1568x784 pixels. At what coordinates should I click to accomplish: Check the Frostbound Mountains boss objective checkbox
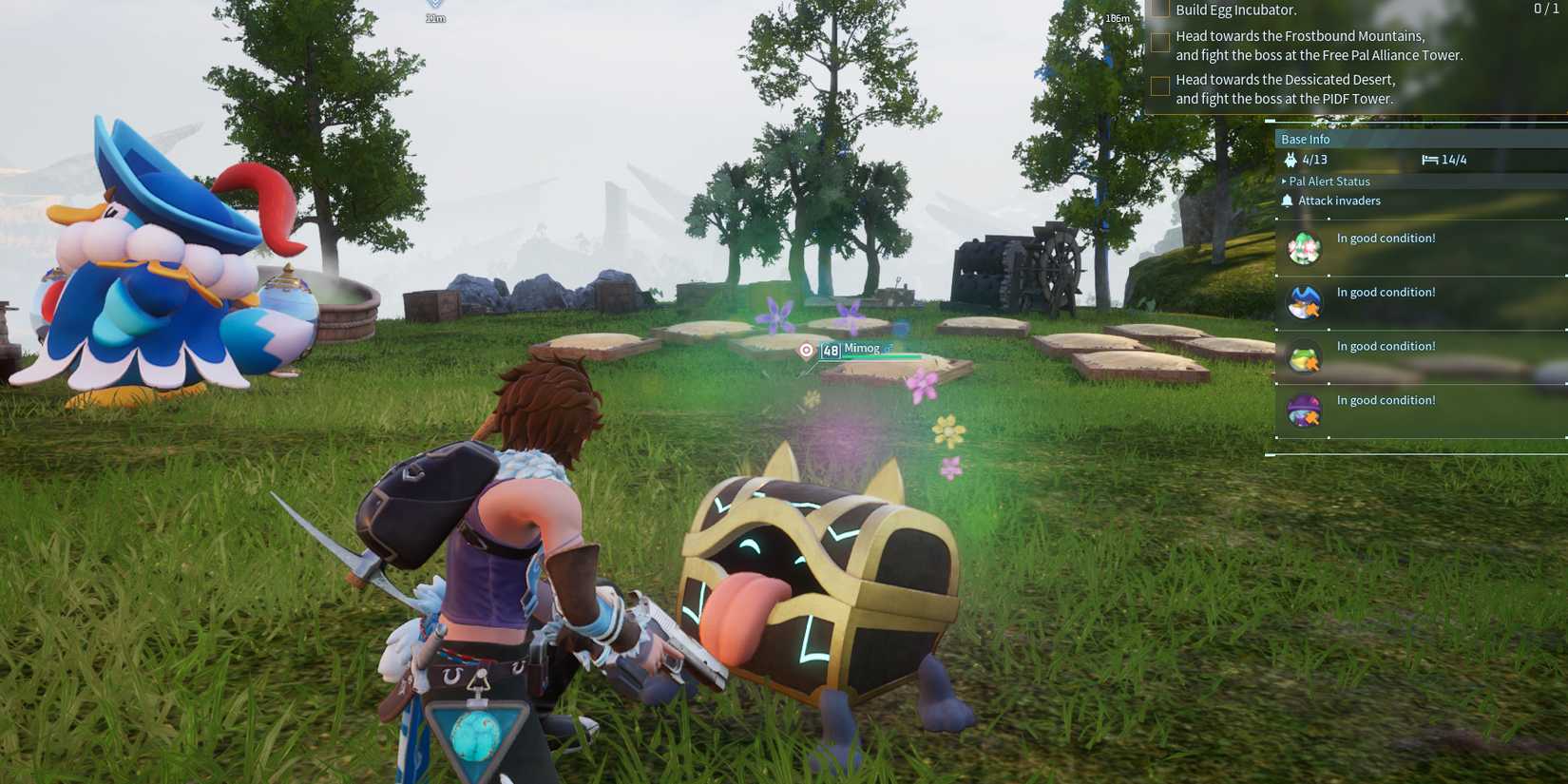[x=1160, y=42]
